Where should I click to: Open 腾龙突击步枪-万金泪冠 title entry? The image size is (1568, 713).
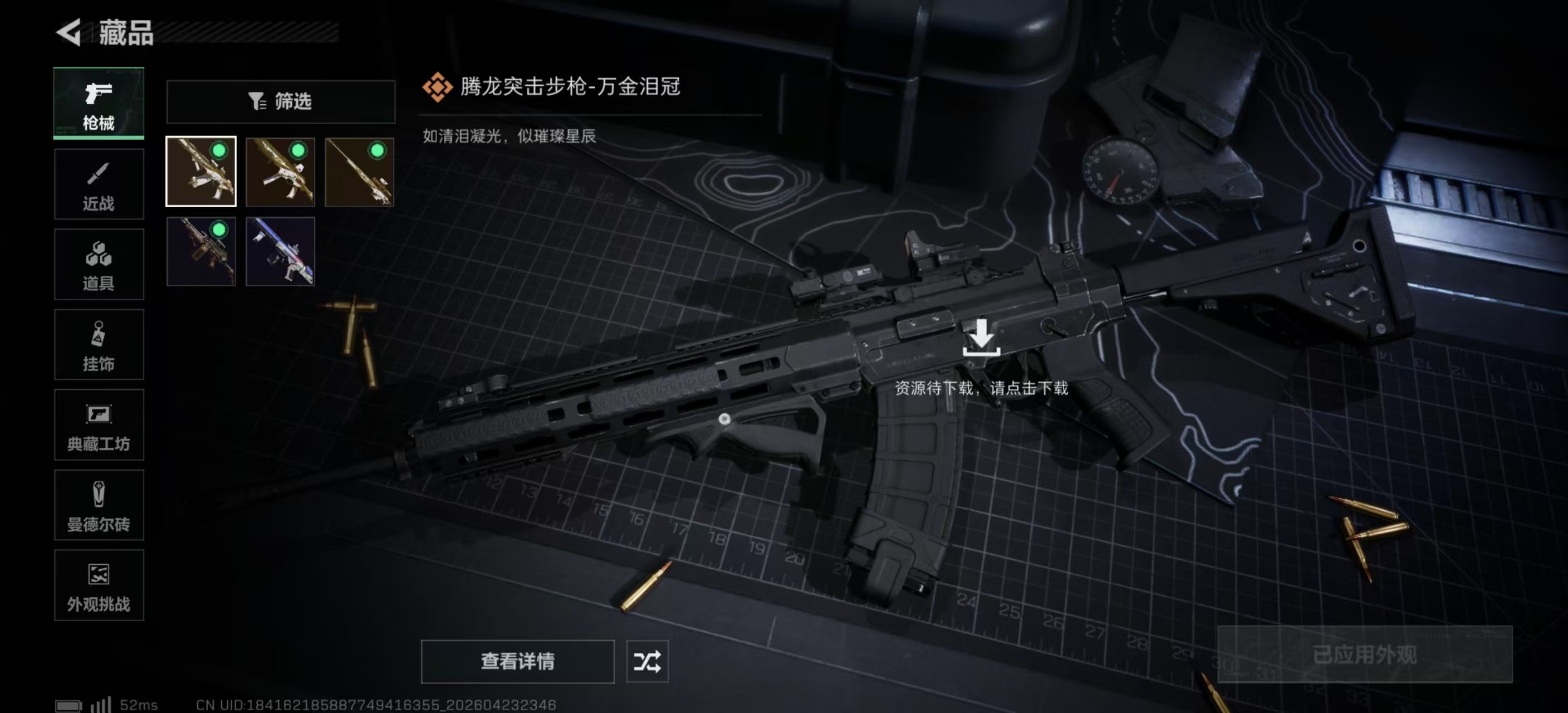(571, 87)
